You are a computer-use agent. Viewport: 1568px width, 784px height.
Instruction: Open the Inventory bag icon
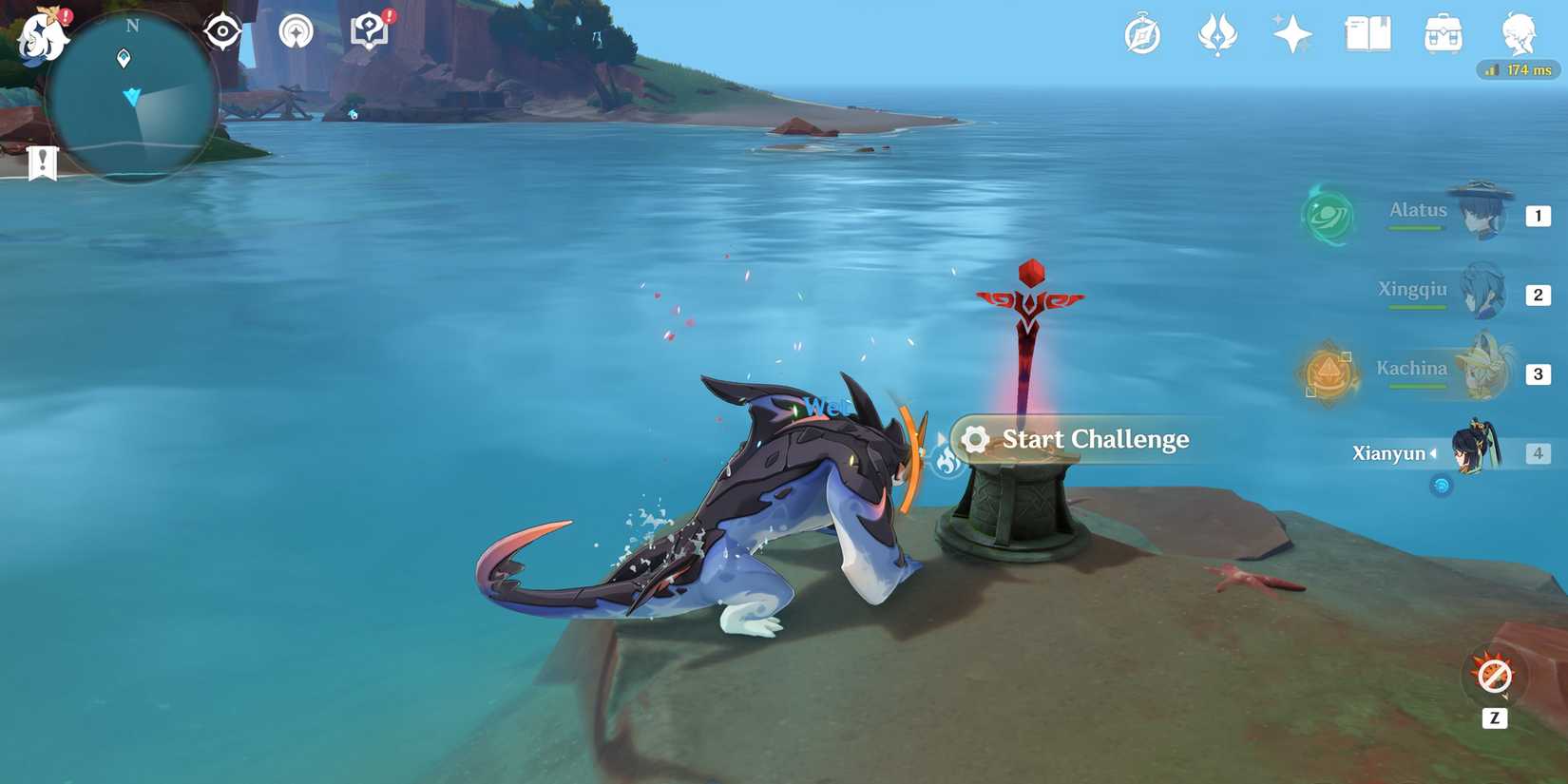click(x=1442, y=33)
